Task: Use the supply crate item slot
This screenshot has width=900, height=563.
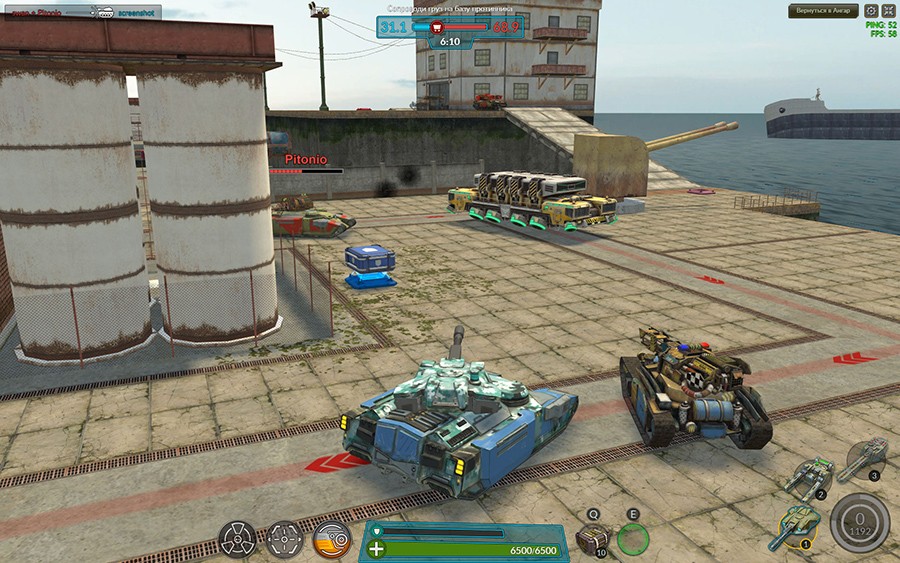Action: (592, 539)
